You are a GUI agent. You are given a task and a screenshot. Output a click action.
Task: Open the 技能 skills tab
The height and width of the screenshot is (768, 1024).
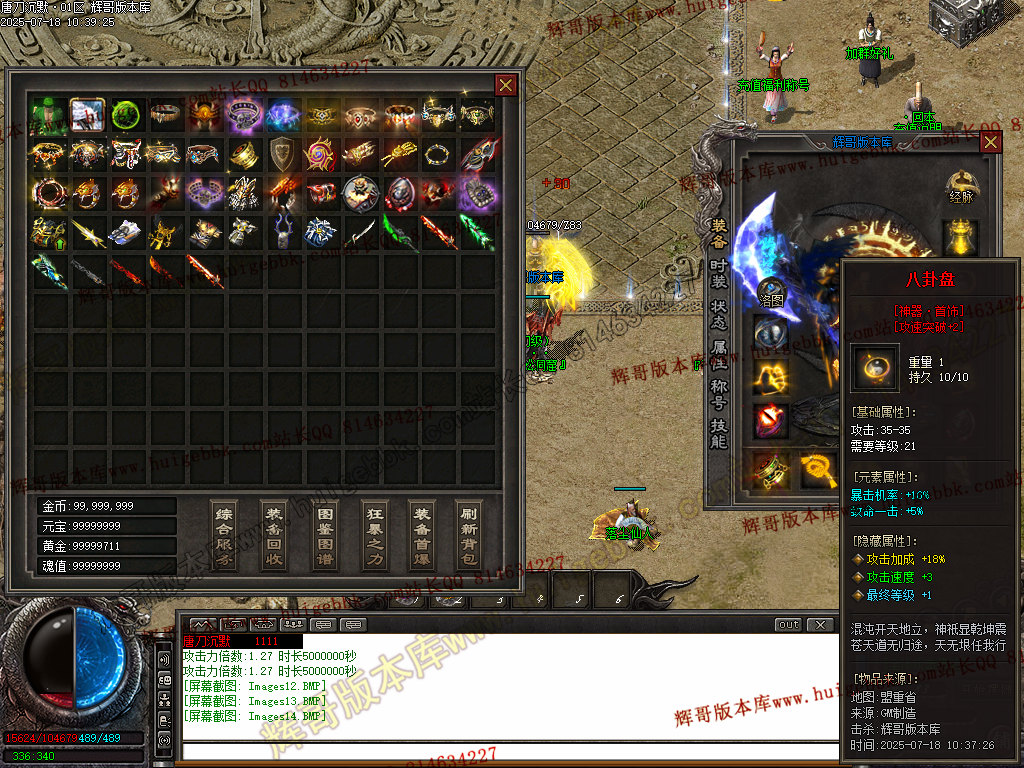point(719,432)
